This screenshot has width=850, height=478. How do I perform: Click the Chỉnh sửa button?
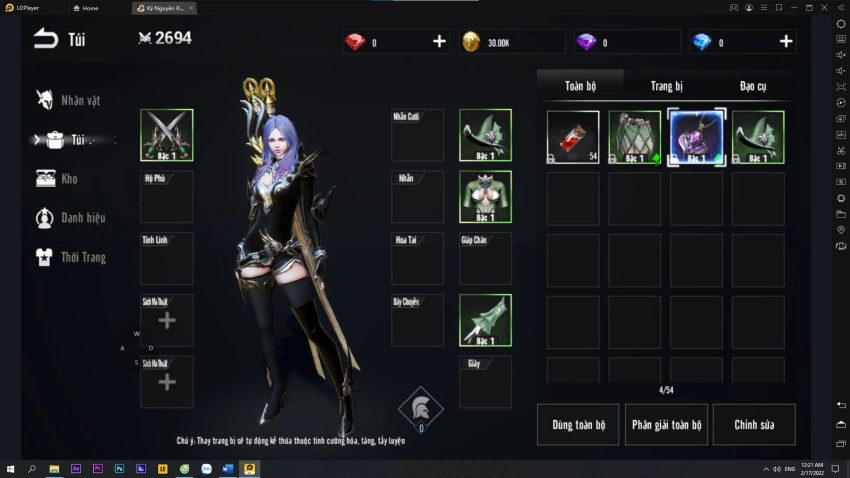pos(754,425)
